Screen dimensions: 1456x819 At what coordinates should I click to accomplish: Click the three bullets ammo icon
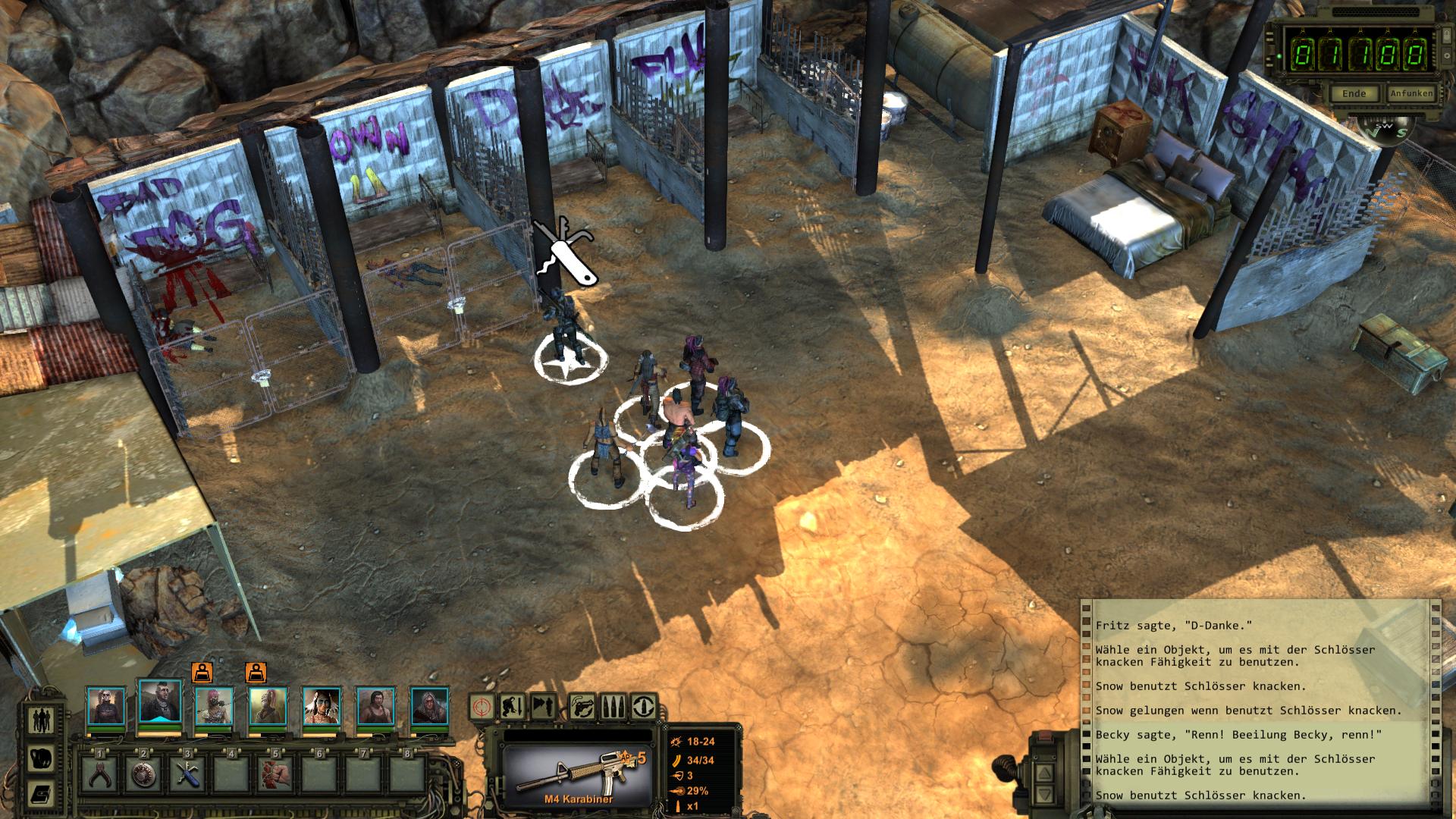(613, 707)
